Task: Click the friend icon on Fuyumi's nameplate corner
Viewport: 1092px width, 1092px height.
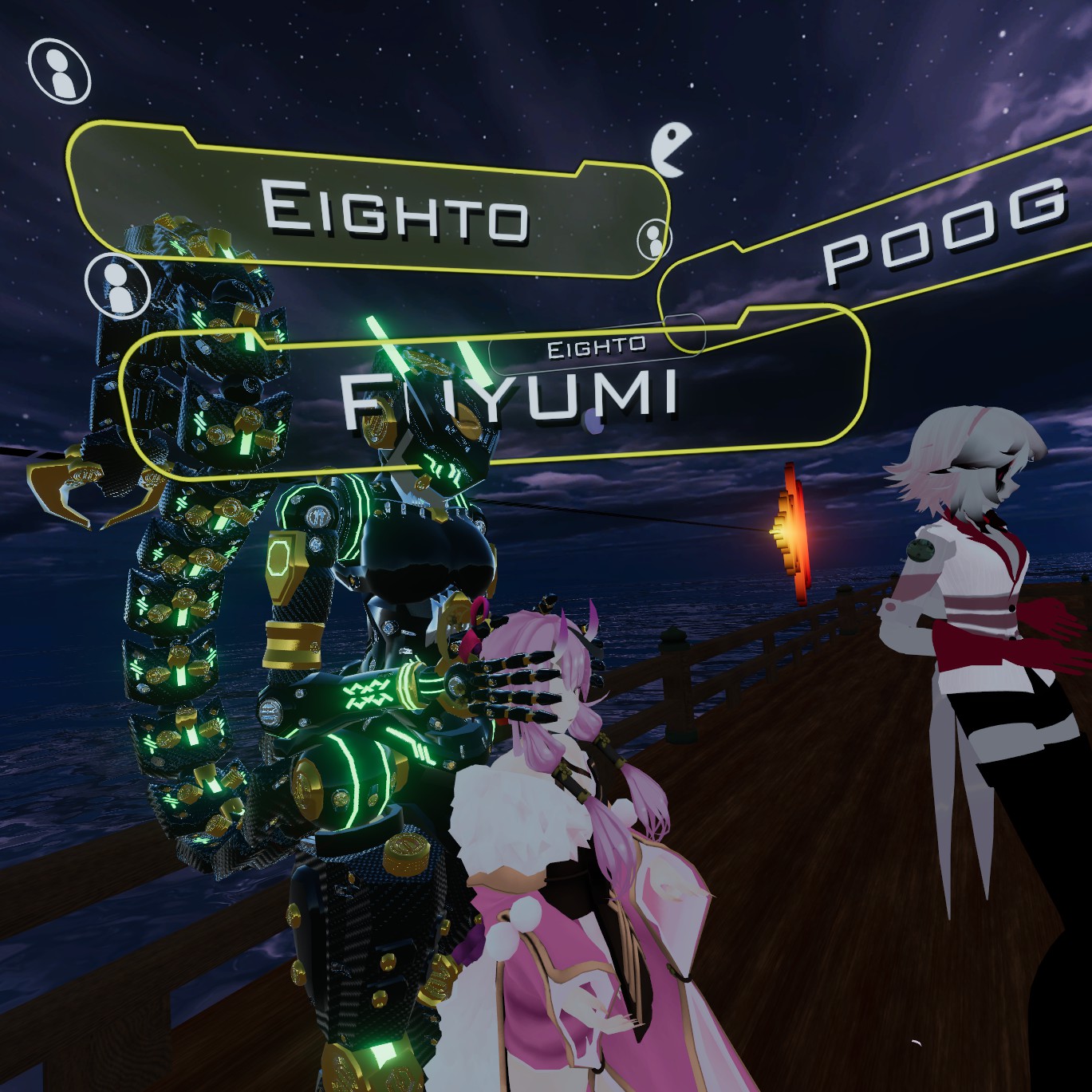Action: pyautogui.click(x=118, y=286)
